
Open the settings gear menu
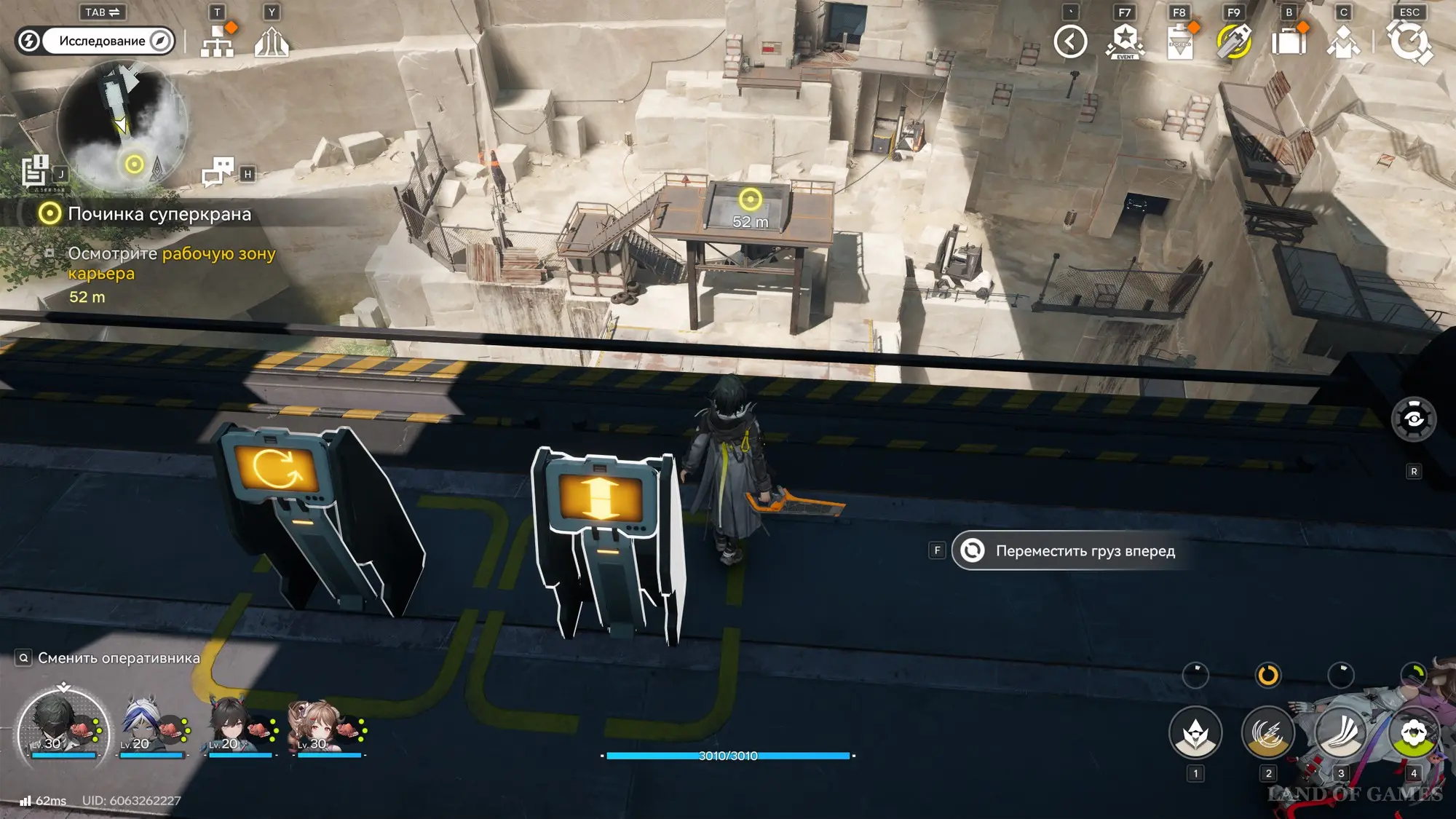point(1409,41)
